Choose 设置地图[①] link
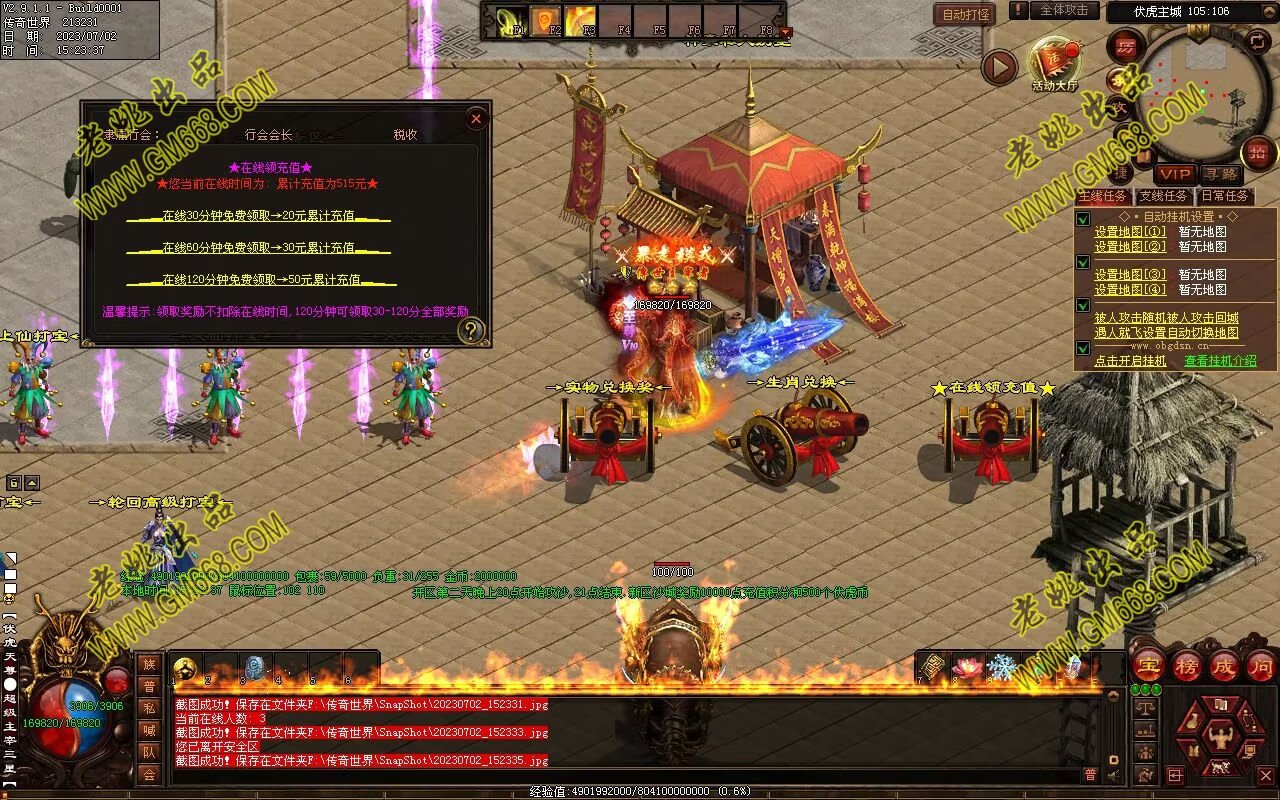The image size is (1280, 800). click(1130, 232)
